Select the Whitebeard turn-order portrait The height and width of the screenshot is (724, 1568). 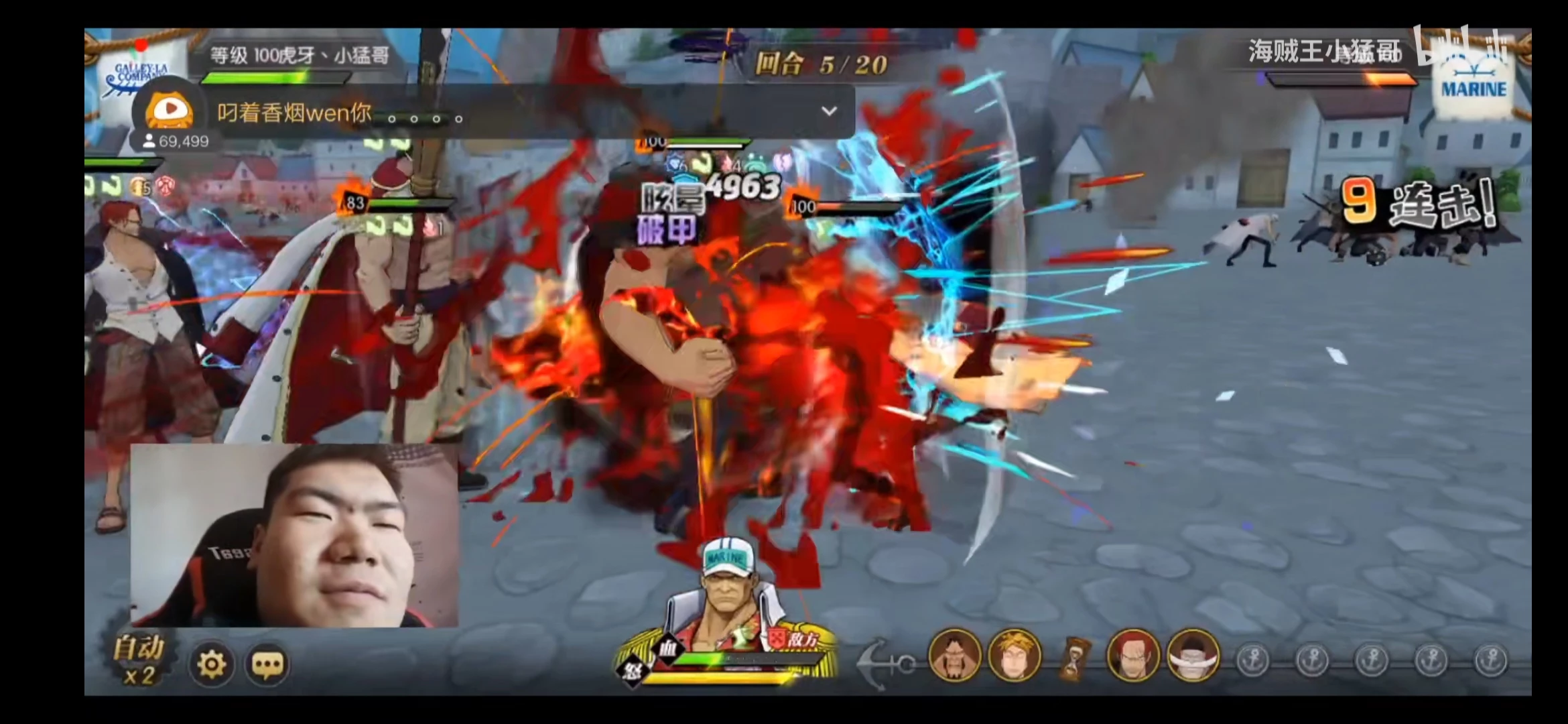[x=1193, y=656]
